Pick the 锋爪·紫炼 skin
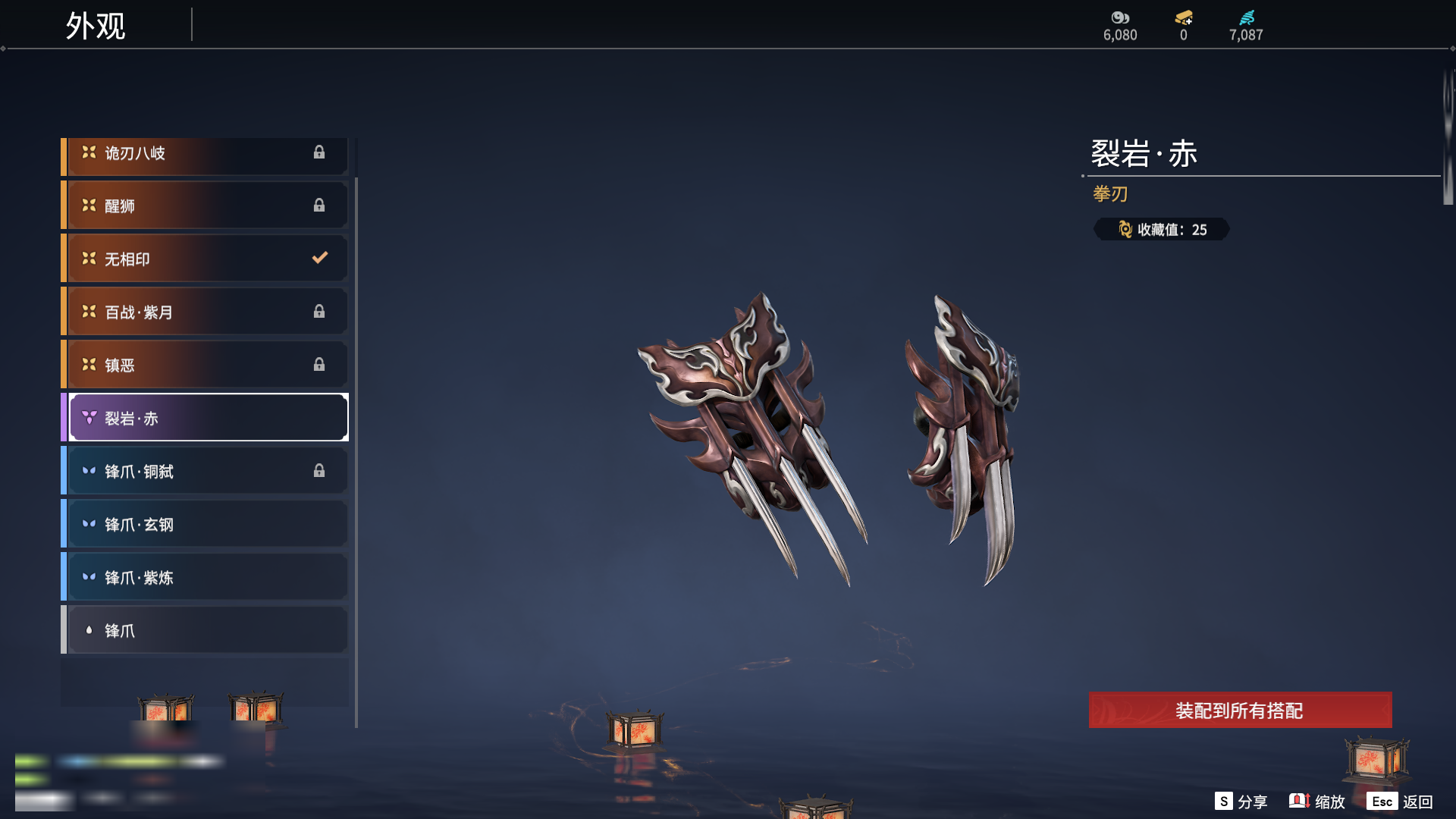Viewport: 1456px width, 819px height. [205, 578]
